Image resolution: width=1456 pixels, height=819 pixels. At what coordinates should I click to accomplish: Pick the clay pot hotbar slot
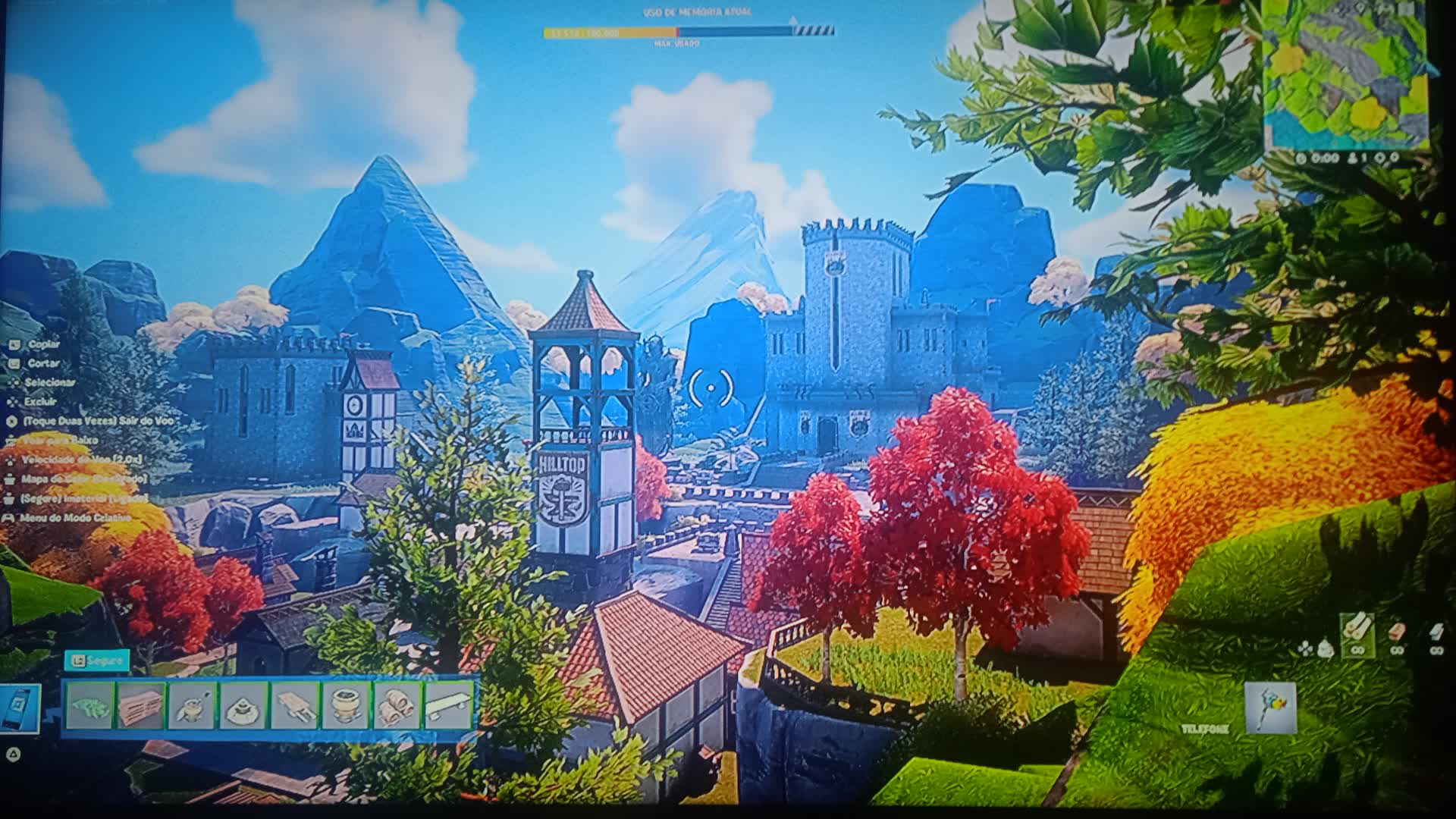pos(346,706)
